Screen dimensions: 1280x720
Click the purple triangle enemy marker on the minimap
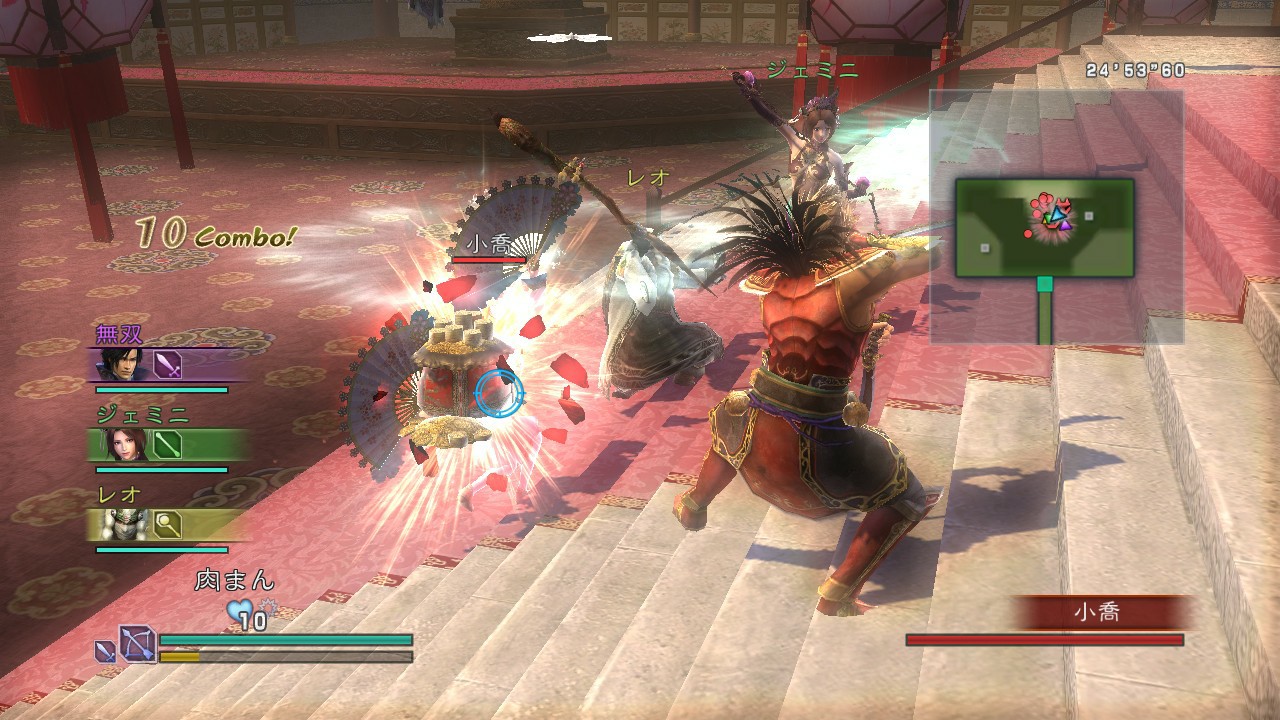tap(1065, 226)
